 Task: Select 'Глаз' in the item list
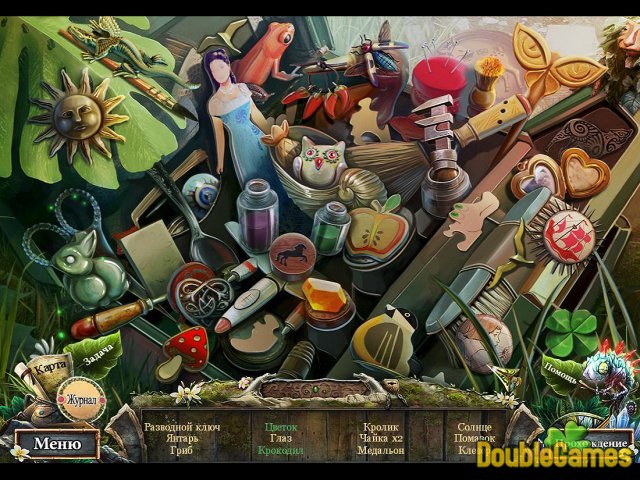(281, 438)
